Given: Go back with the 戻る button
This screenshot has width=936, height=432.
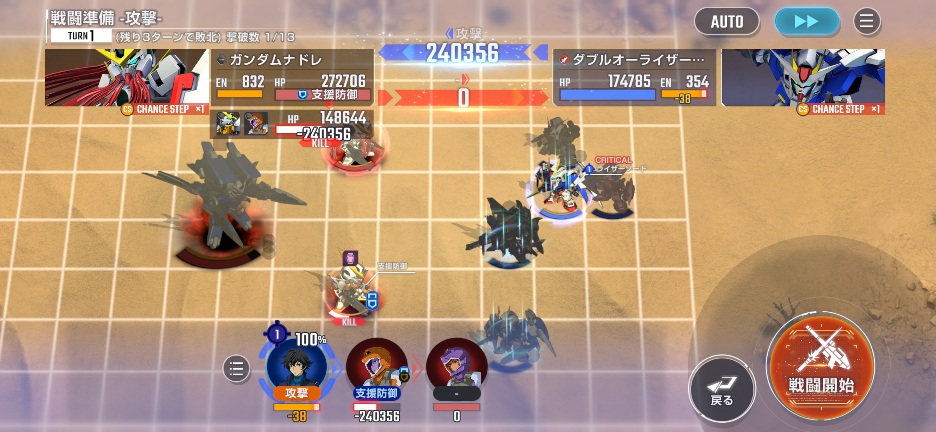Looking at the screenshot, I should click(722, 388).
